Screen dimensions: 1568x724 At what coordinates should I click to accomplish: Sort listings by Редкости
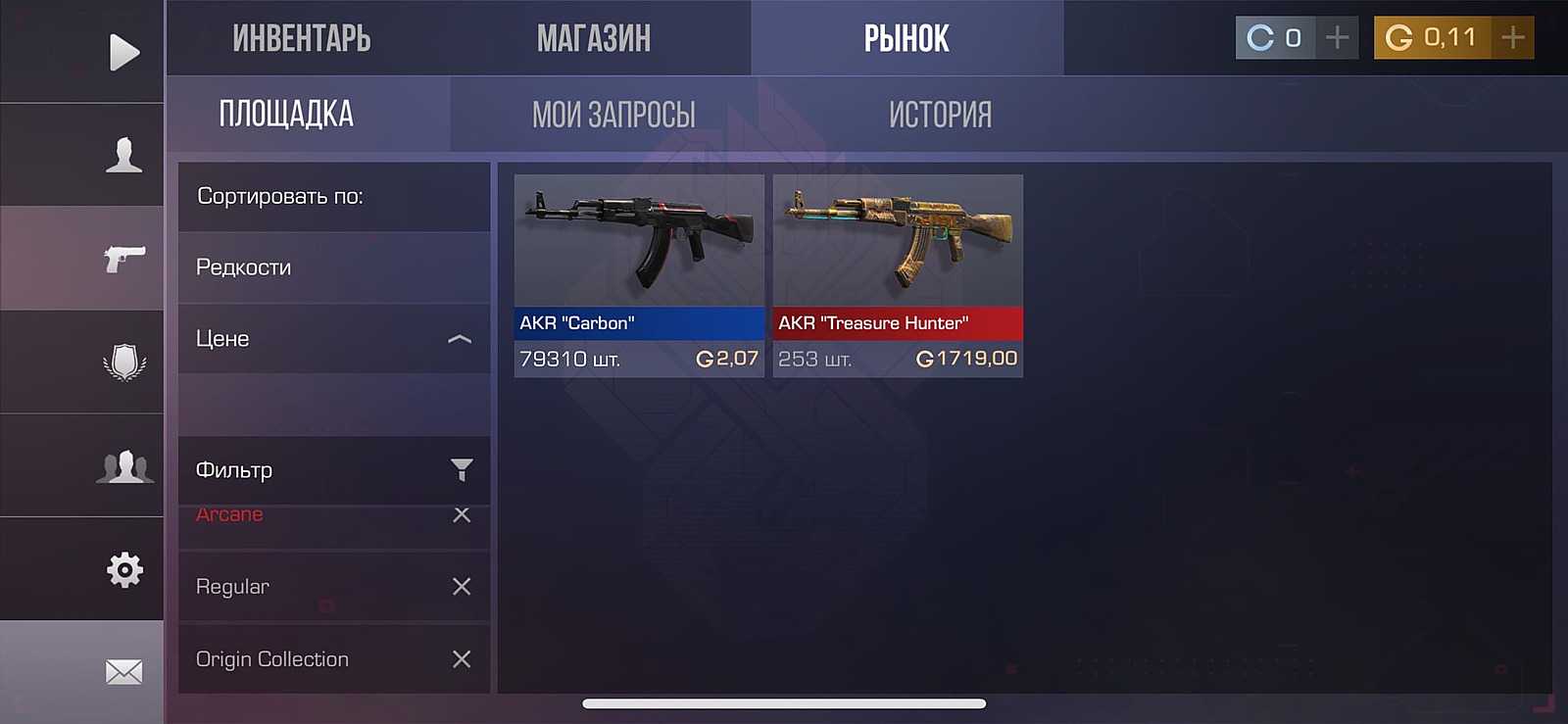333,267
